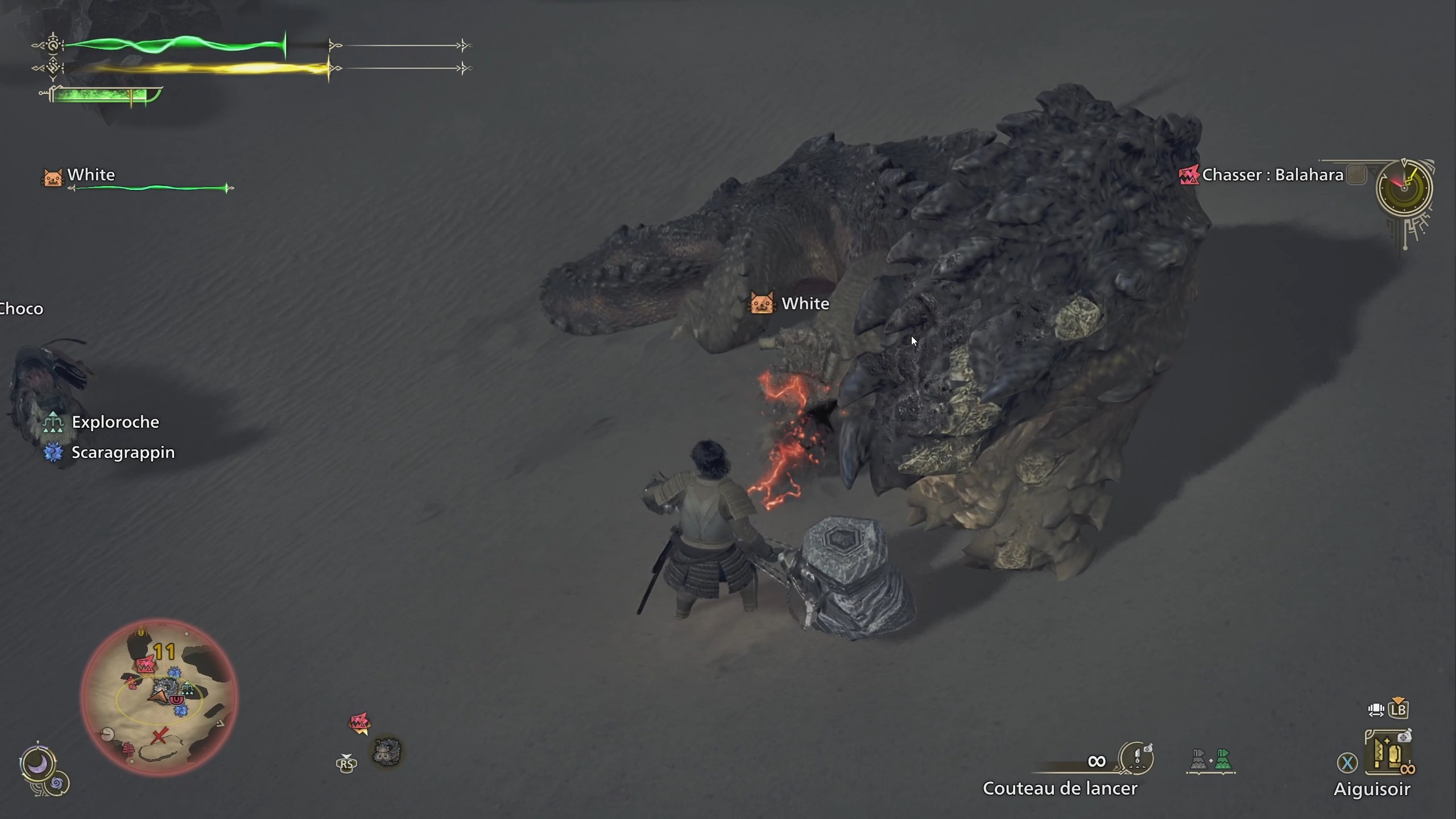Click the red X marker on the minimap

point(159,735)
